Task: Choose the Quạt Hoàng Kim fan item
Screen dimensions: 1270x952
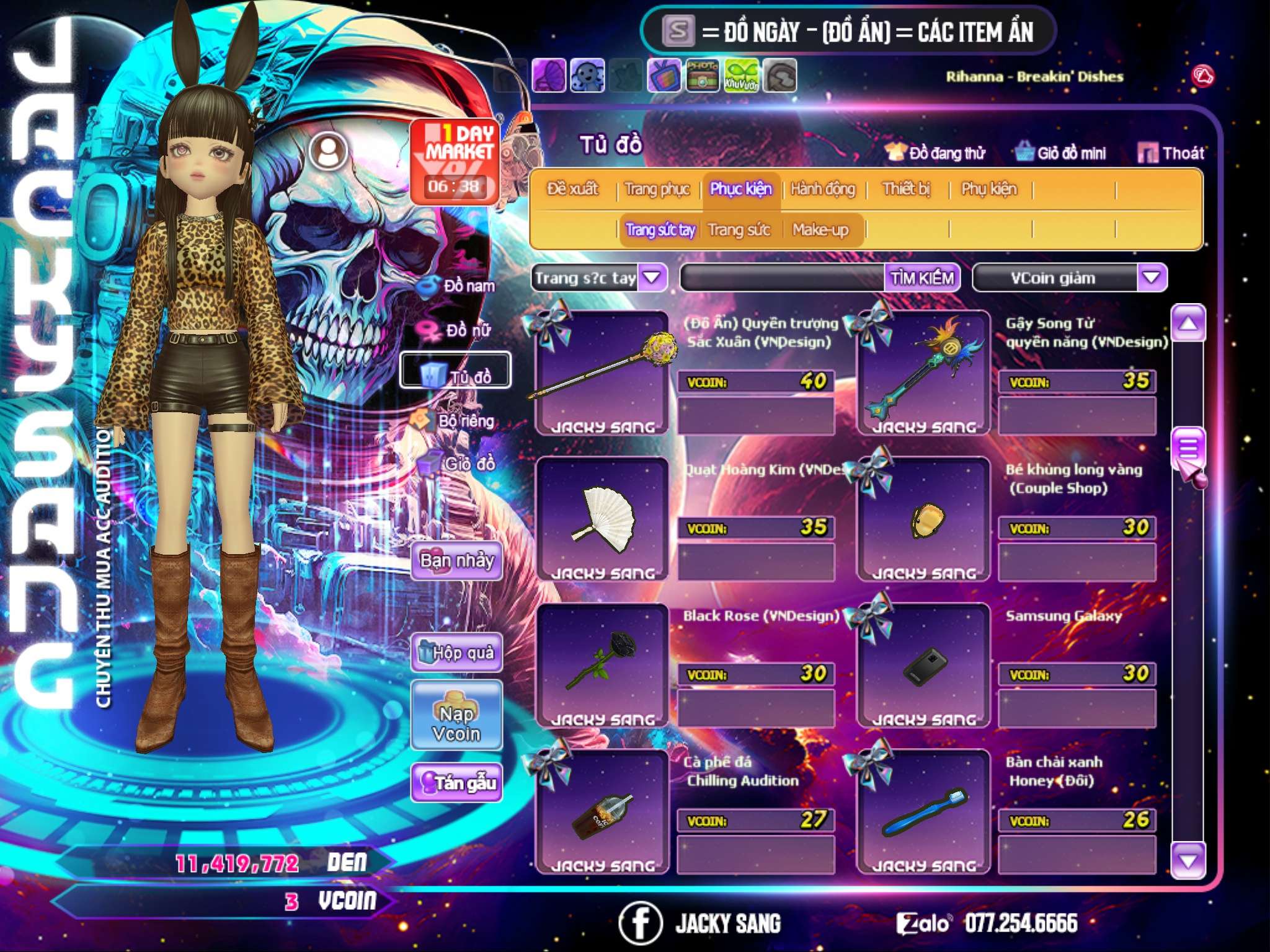Action: [601, 518]
